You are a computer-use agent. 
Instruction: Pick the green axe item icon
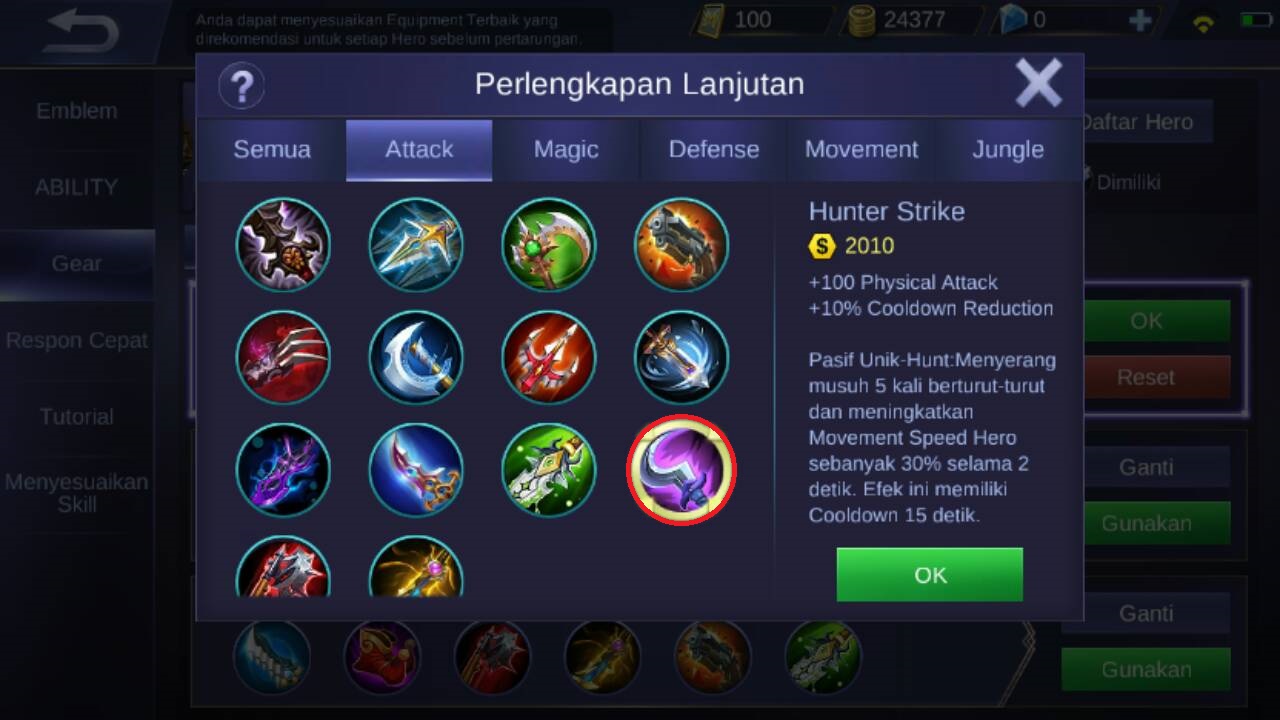[548, 245]
